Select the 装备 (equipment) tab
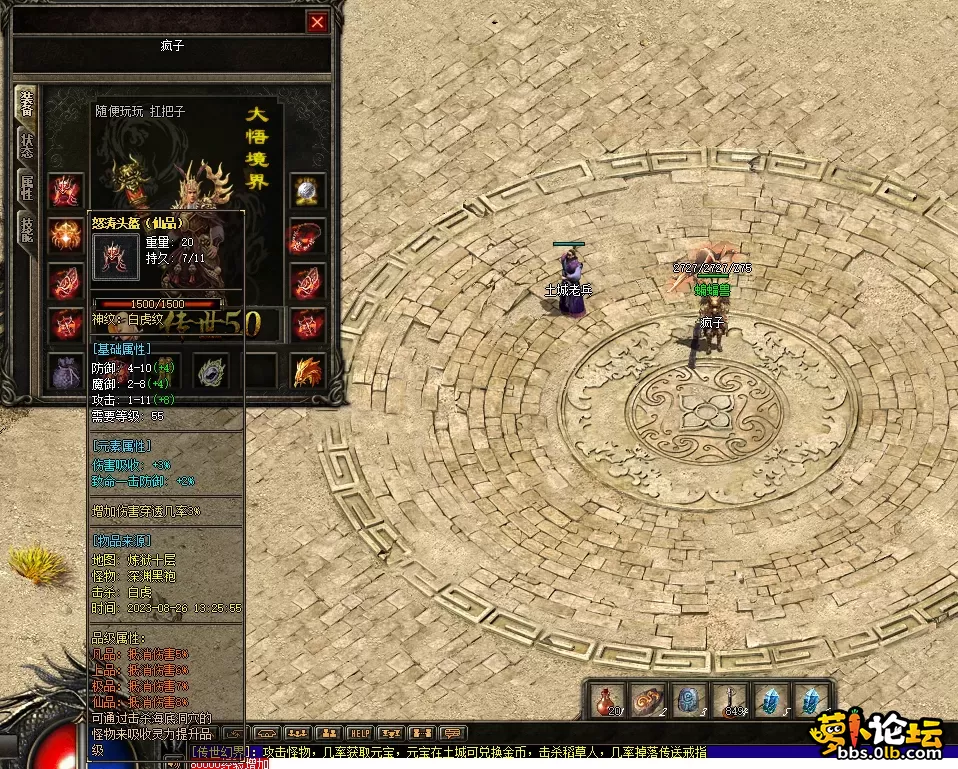The width and height of the screenshot is (958, 769). [27, 101]
